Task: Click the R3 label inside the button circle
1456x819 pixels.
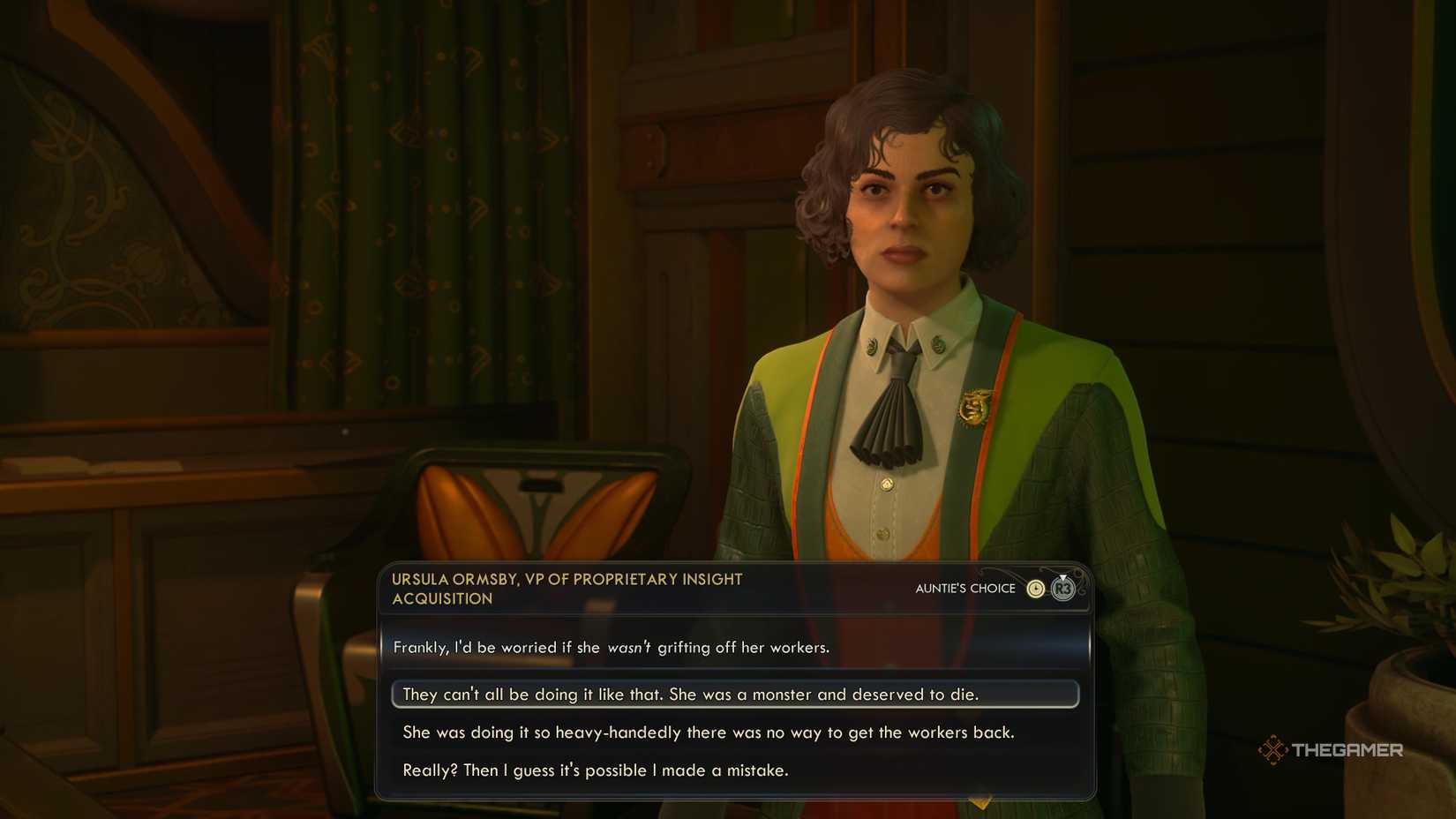Action: pos(1063,590)
